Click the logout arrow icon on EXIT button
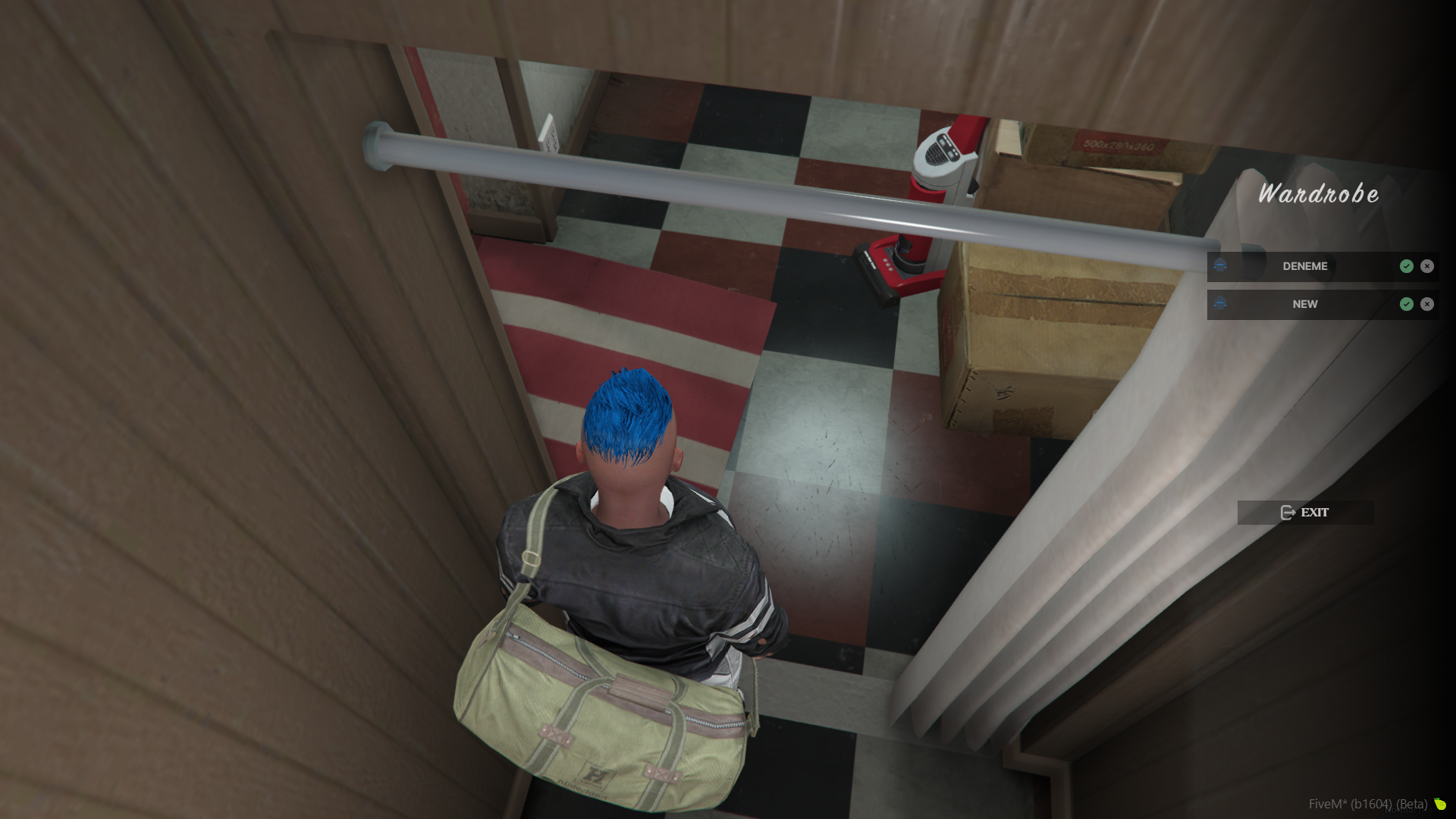Viewport: 1456px width, 819px height. point(1288,513)
